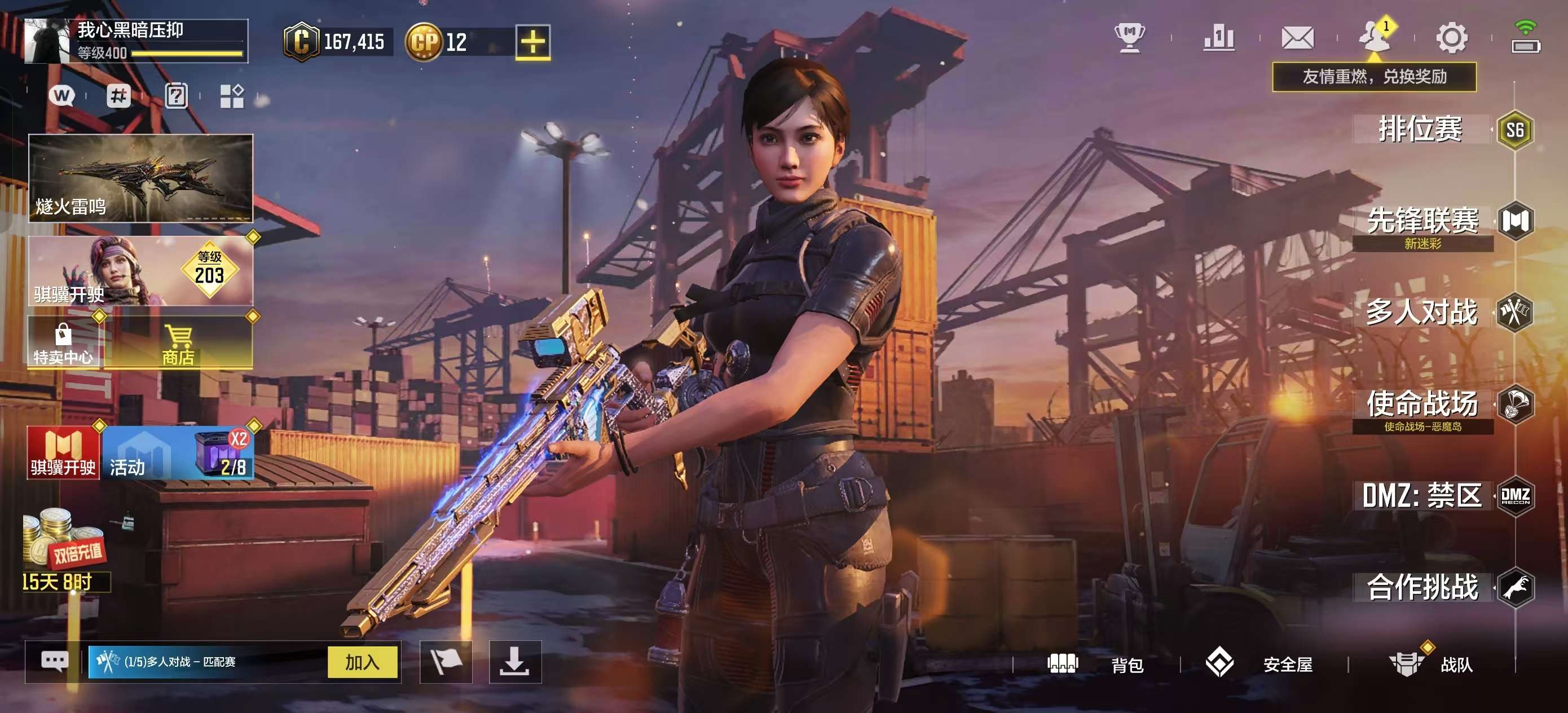This screenshot has height=713, width=1568.
Task: Open the 商店 shop
Action: [178, 343]
